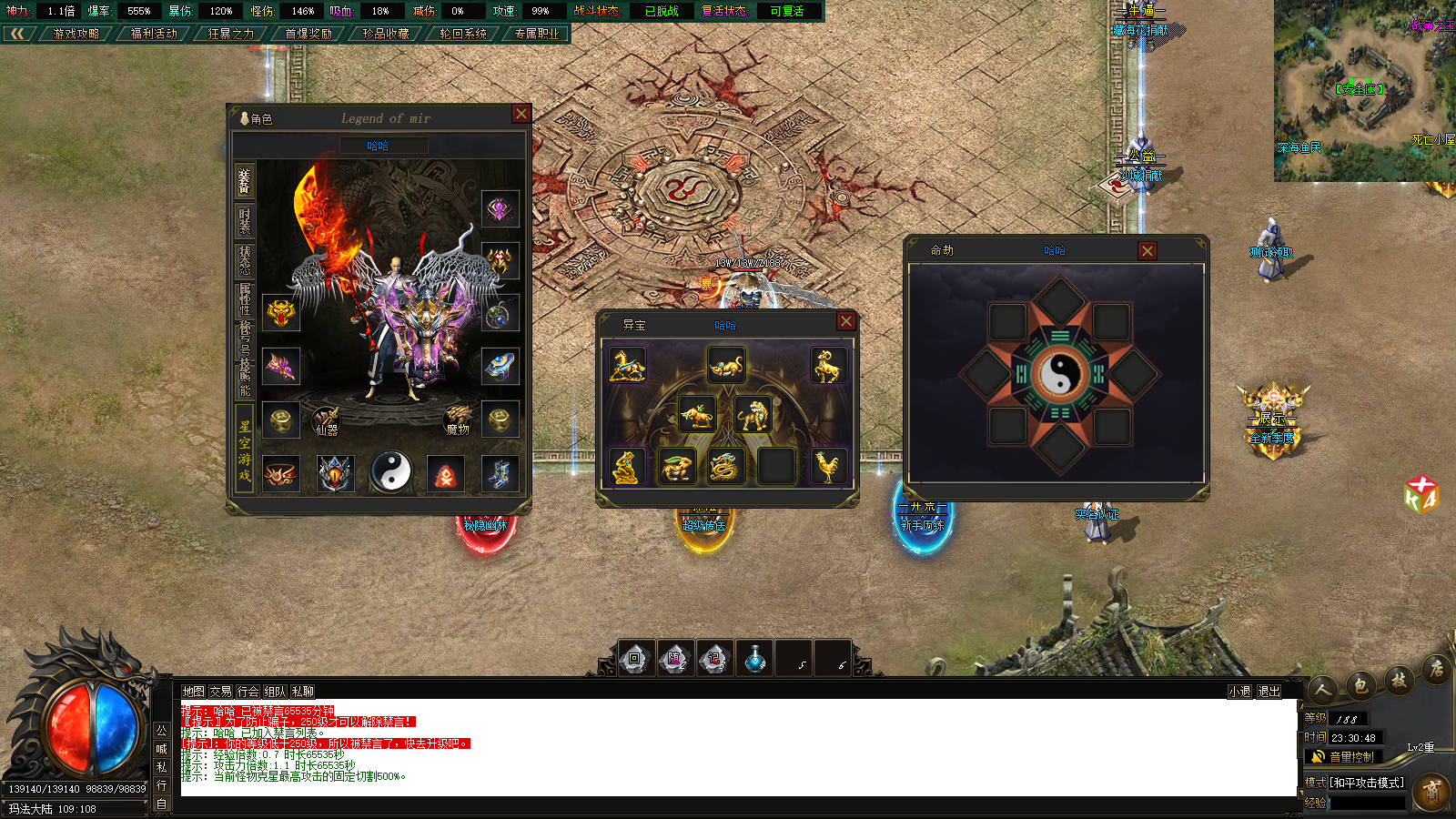Switch to the 时装 fashion tab
Screen dimensions: 1456x819
(244, 221)
